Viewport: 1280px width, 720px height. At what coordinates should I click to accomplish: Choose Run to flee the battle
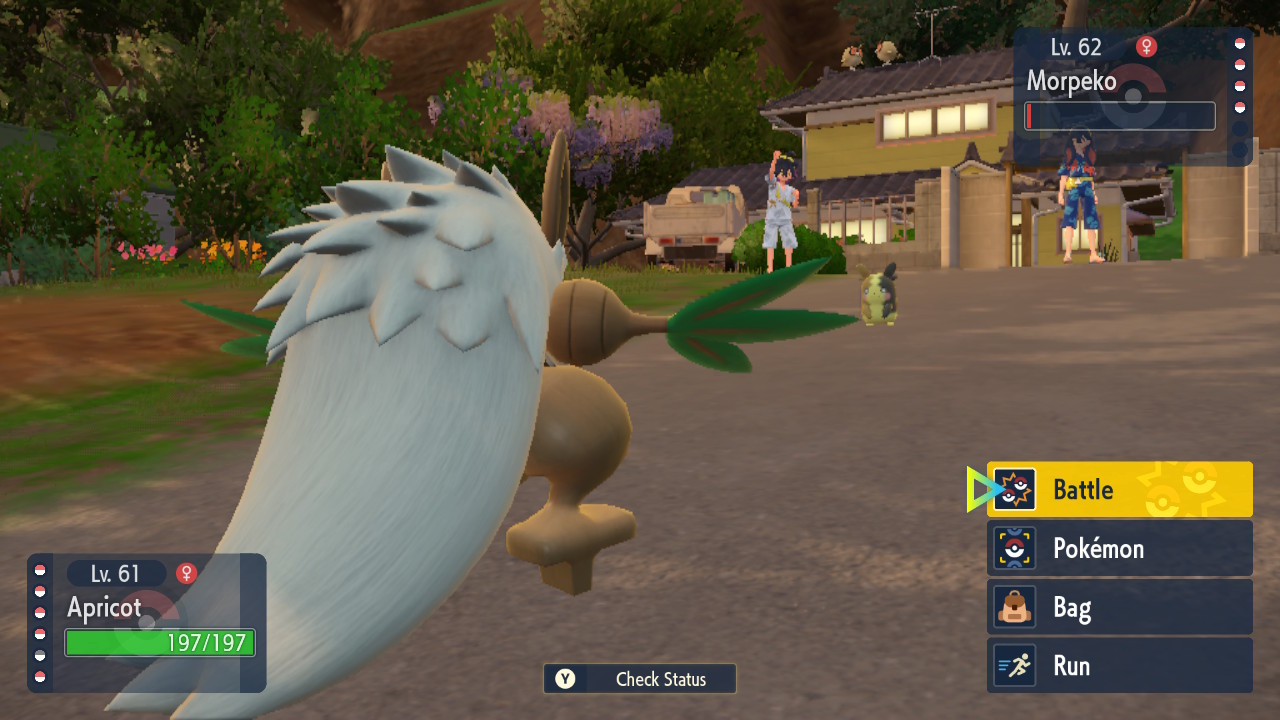tap(1119, 666)
